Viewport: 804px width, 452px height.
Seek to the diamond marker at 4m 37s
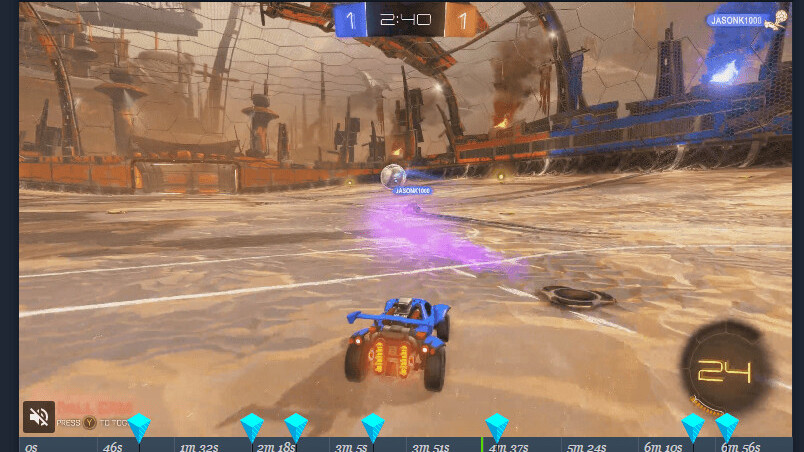click(x=497, y=426)
